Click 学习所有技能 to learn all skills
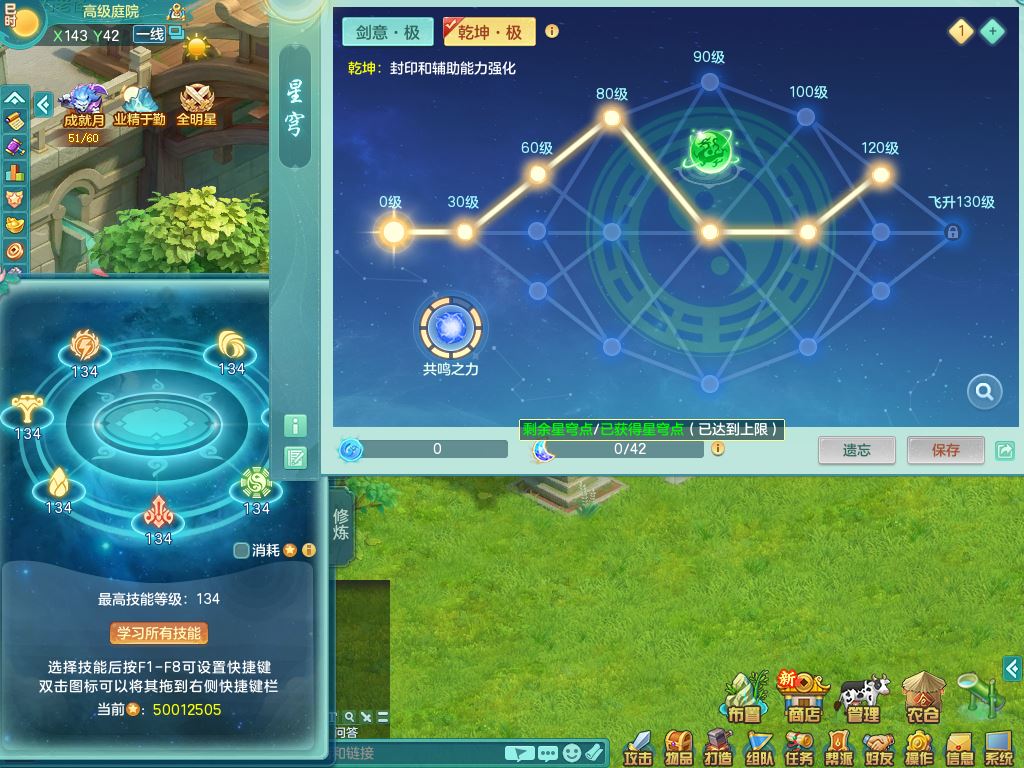 tap(159, 633)
